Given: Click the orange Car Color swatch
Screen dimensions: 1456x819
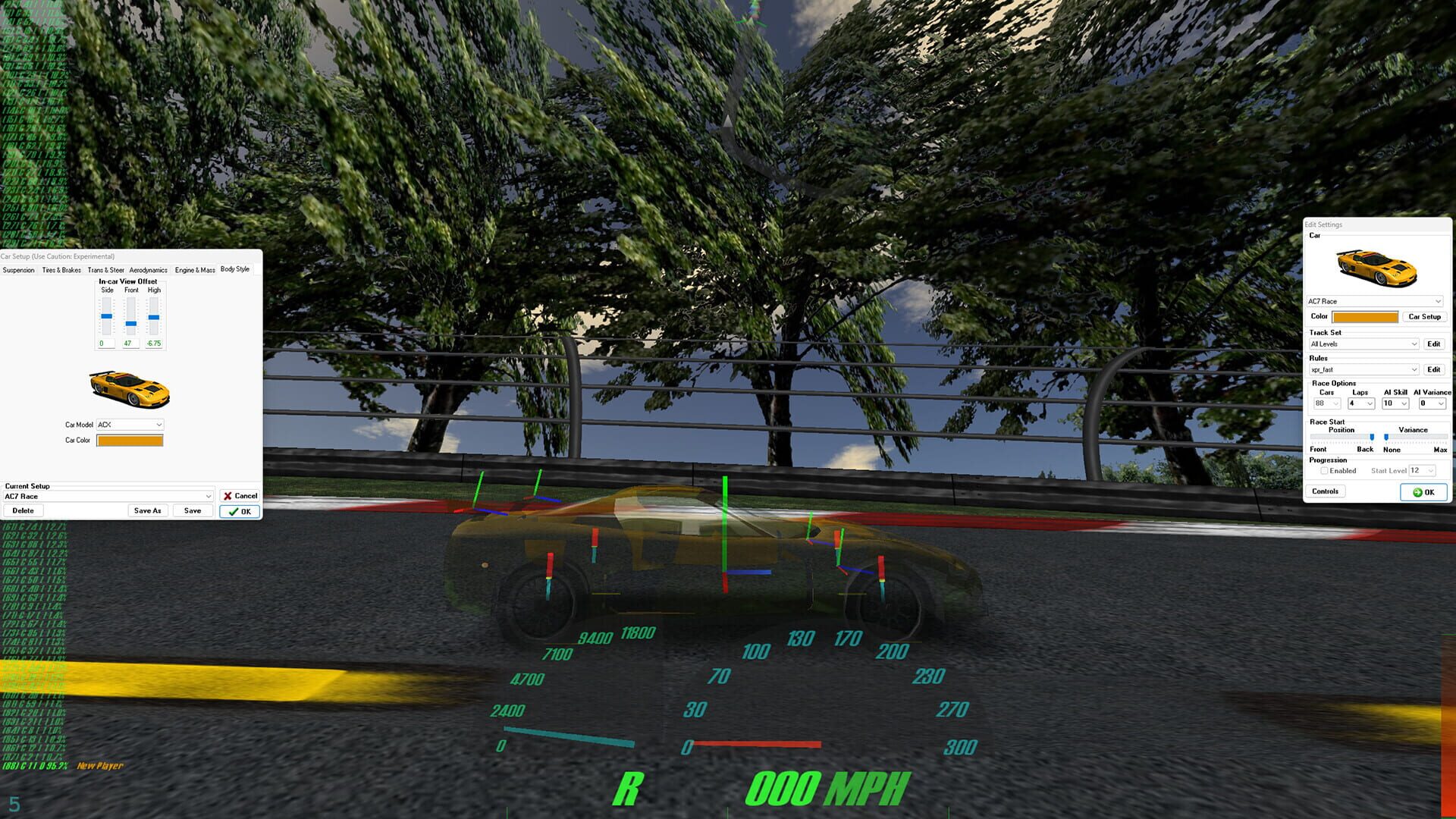Looking at the screenshot, I should pyautogui.click(x=129, y=440).
